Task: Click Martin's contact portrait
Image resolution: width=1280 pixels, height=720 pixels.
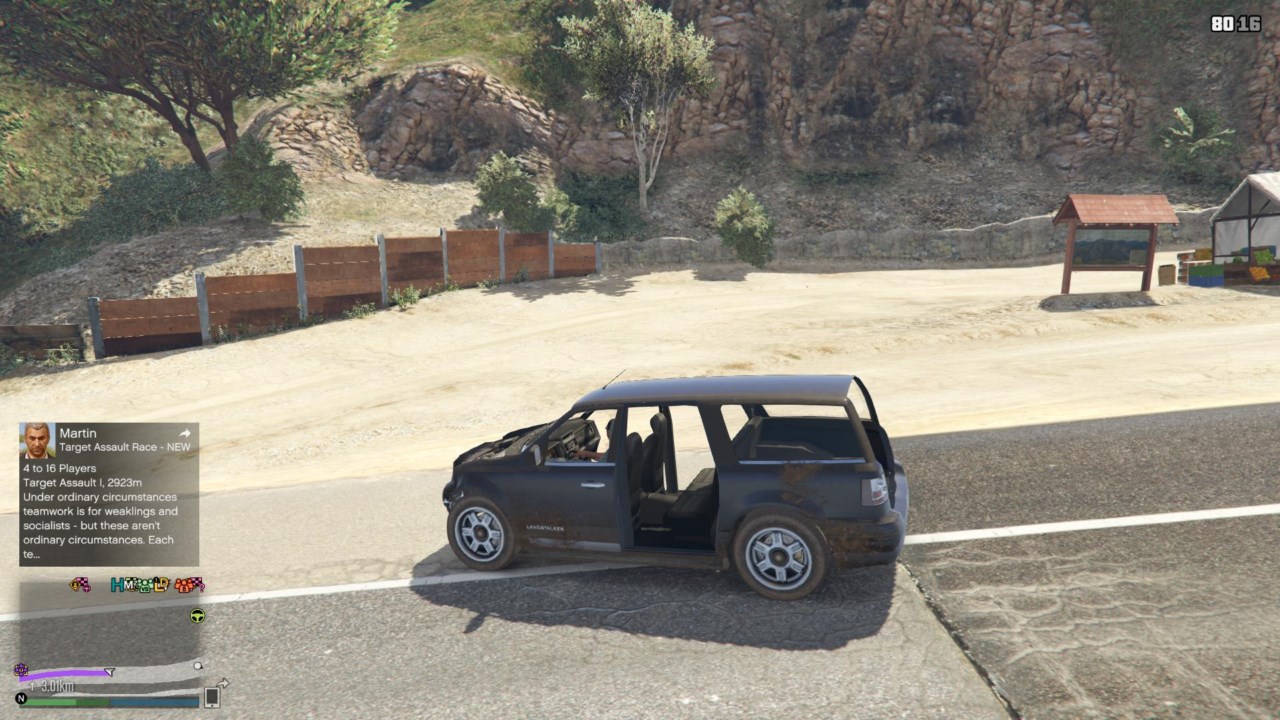Action: (x=38, y=440)
